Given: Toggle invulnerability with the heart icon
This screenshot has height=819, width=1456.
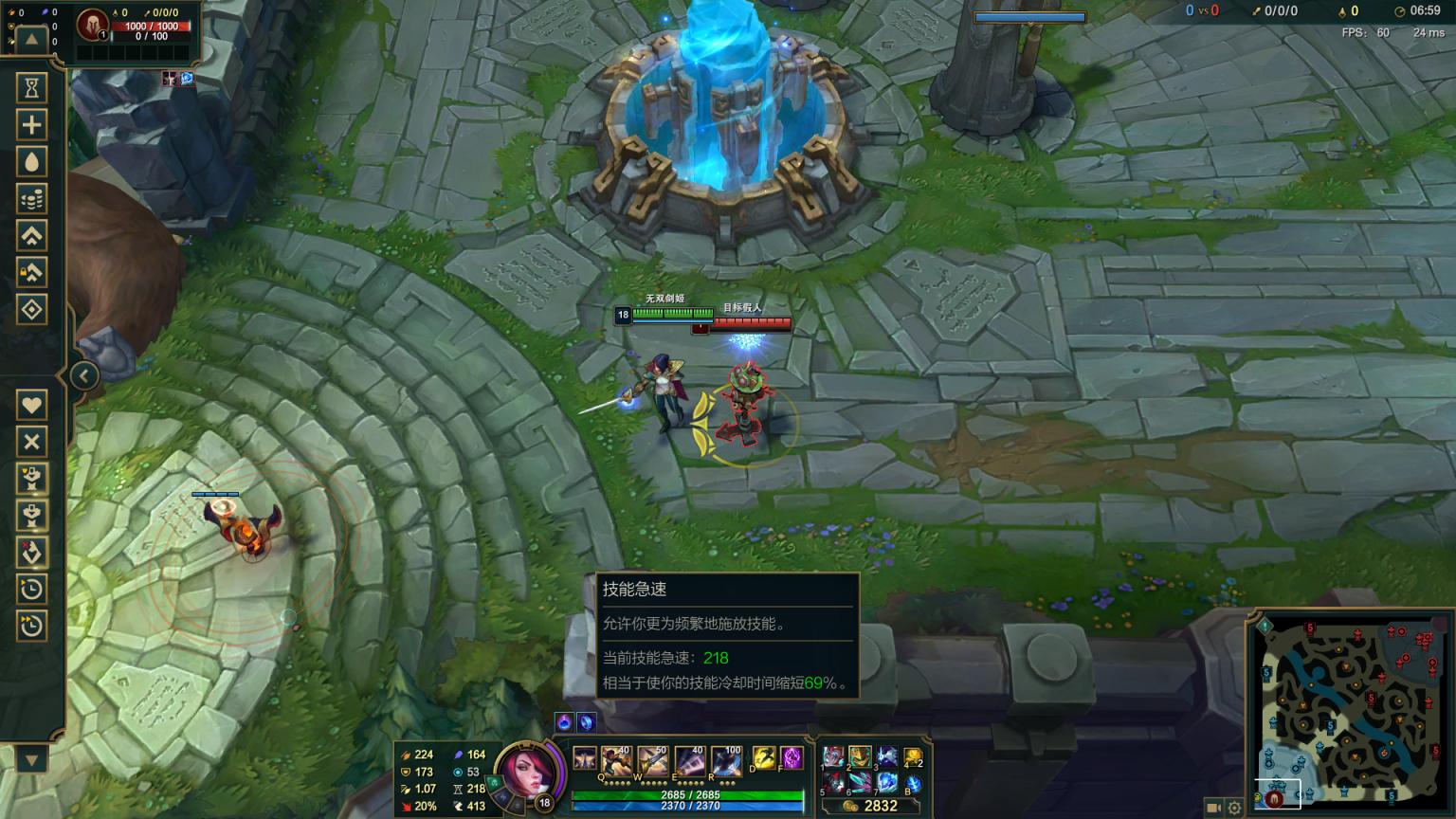Looking at the screenshot, I should (32, 405).
